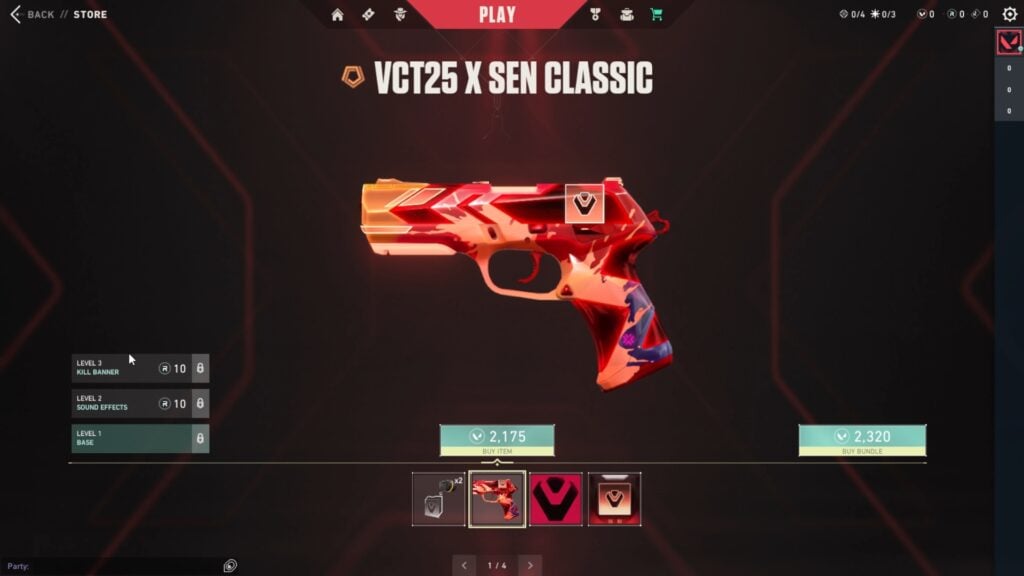The image size is (1024, 576).
Task: Go to the previous bundle page
Action: [x=464, y=566]
